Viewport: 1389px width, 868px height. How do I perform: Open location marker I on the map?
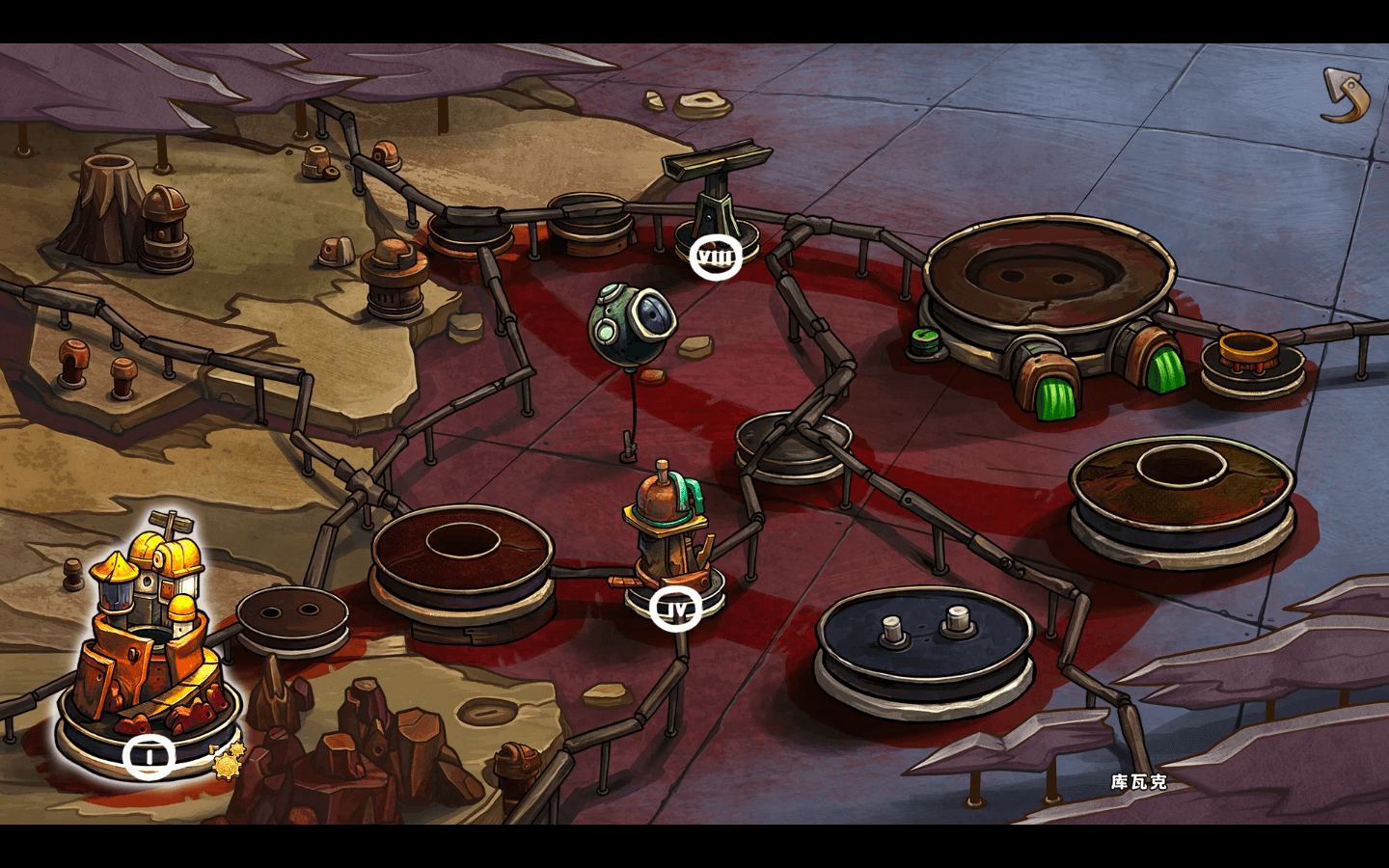pos(150,756)
